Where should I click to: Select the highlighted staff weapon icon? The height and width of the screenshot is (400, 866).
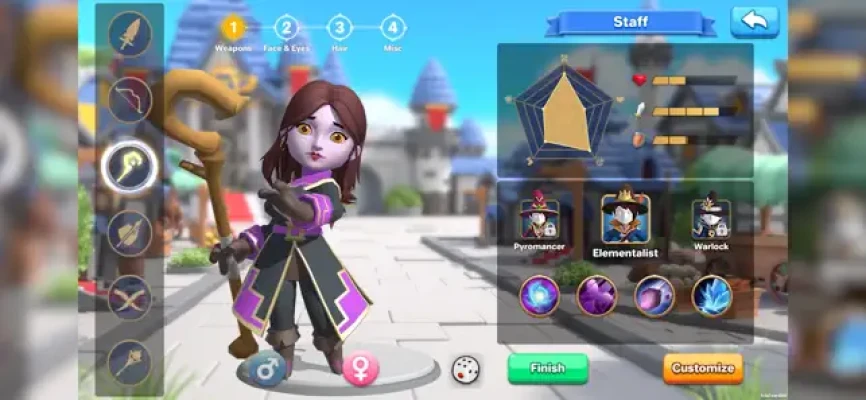(x=130, y=166)
